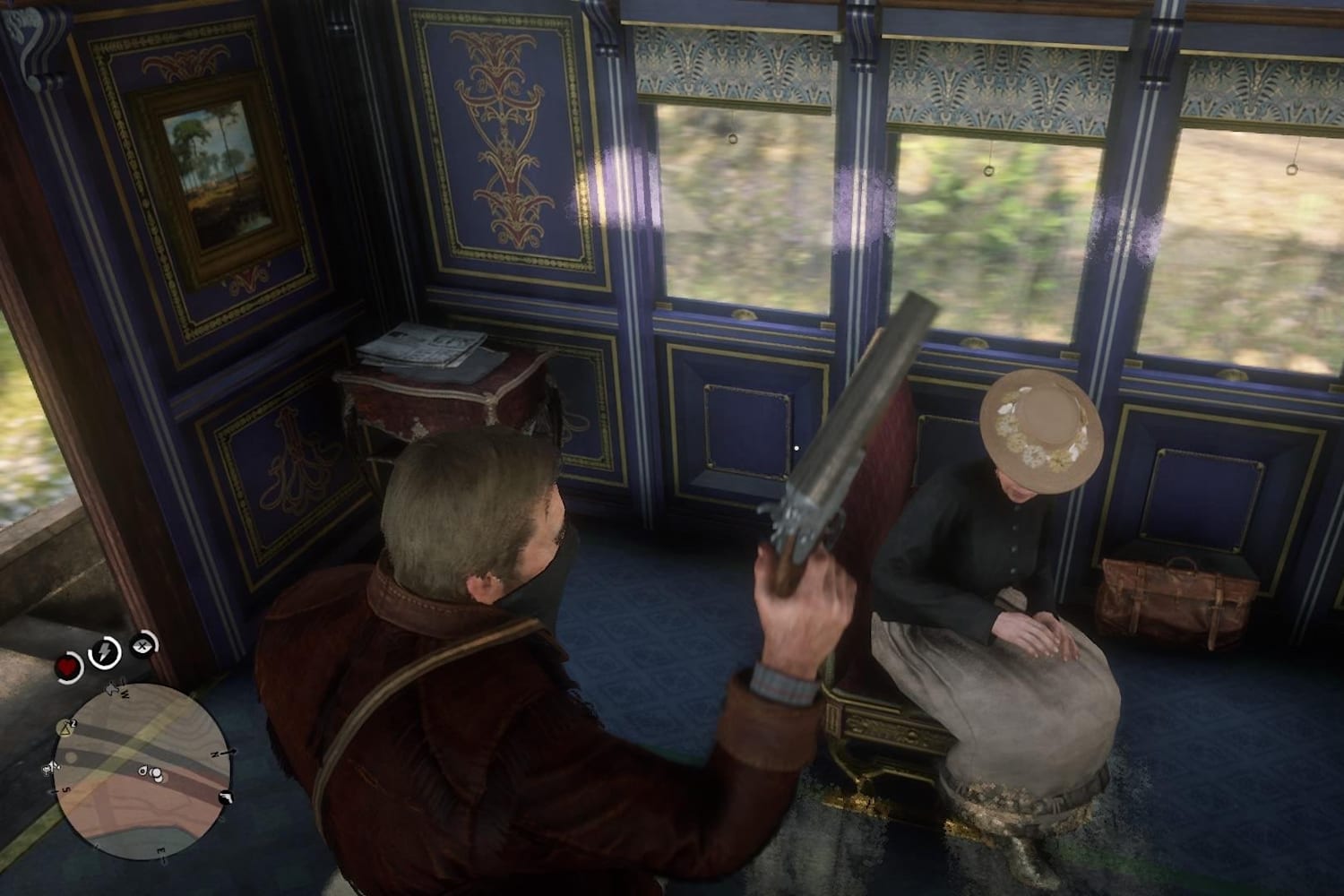Select the Dead Eye core icon
The image size is (1344, 896).
142,645
